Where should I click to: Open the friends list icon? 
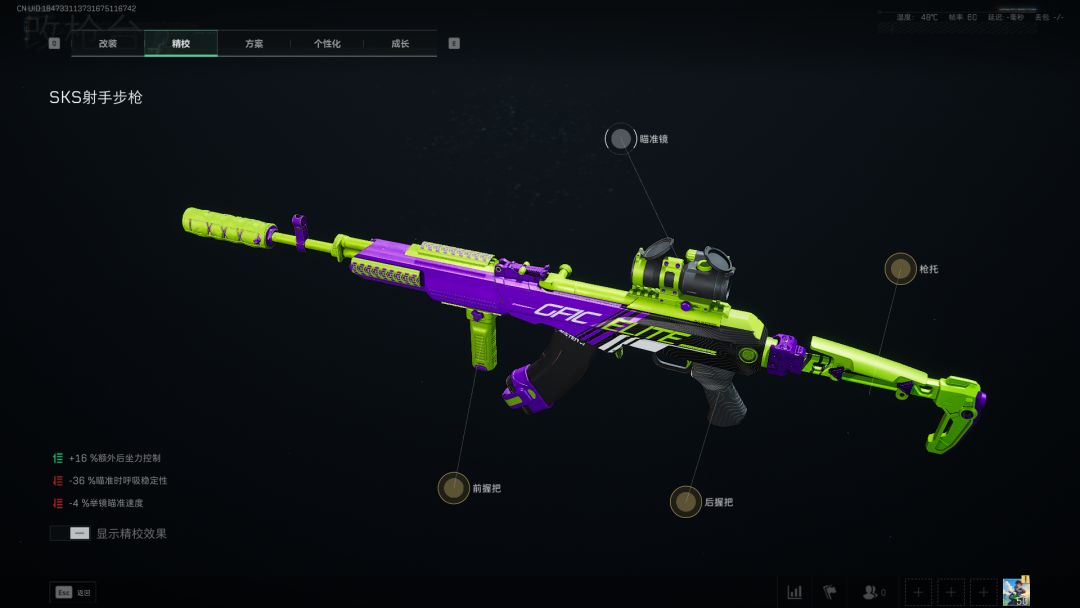874,592
